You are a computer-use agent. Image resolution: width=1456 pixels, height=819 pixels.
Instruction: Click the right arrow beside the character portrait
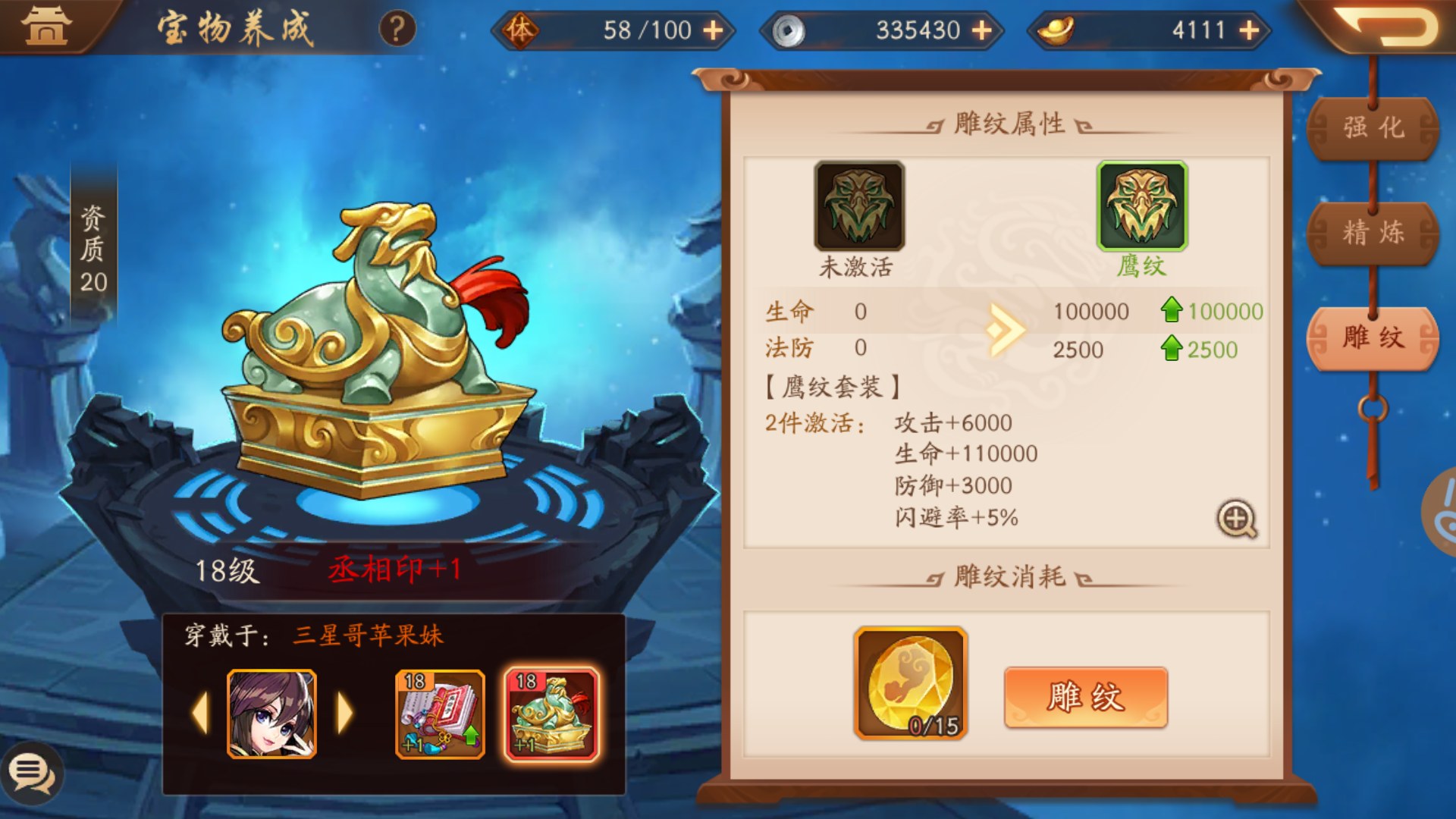tap(345, 714)
